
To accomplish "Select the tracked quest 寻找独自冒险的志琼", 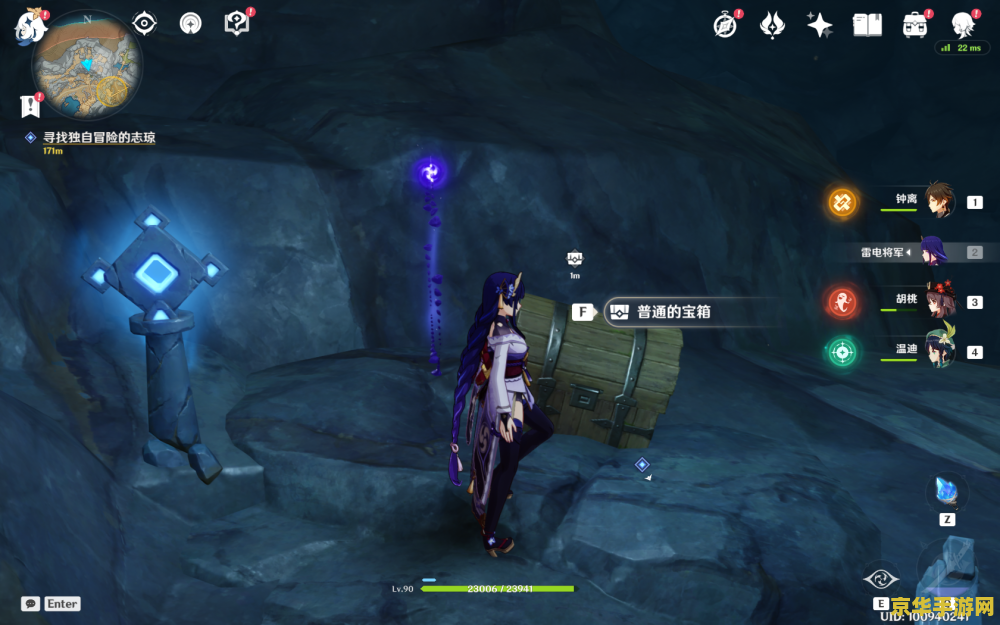I will (98, 138).
